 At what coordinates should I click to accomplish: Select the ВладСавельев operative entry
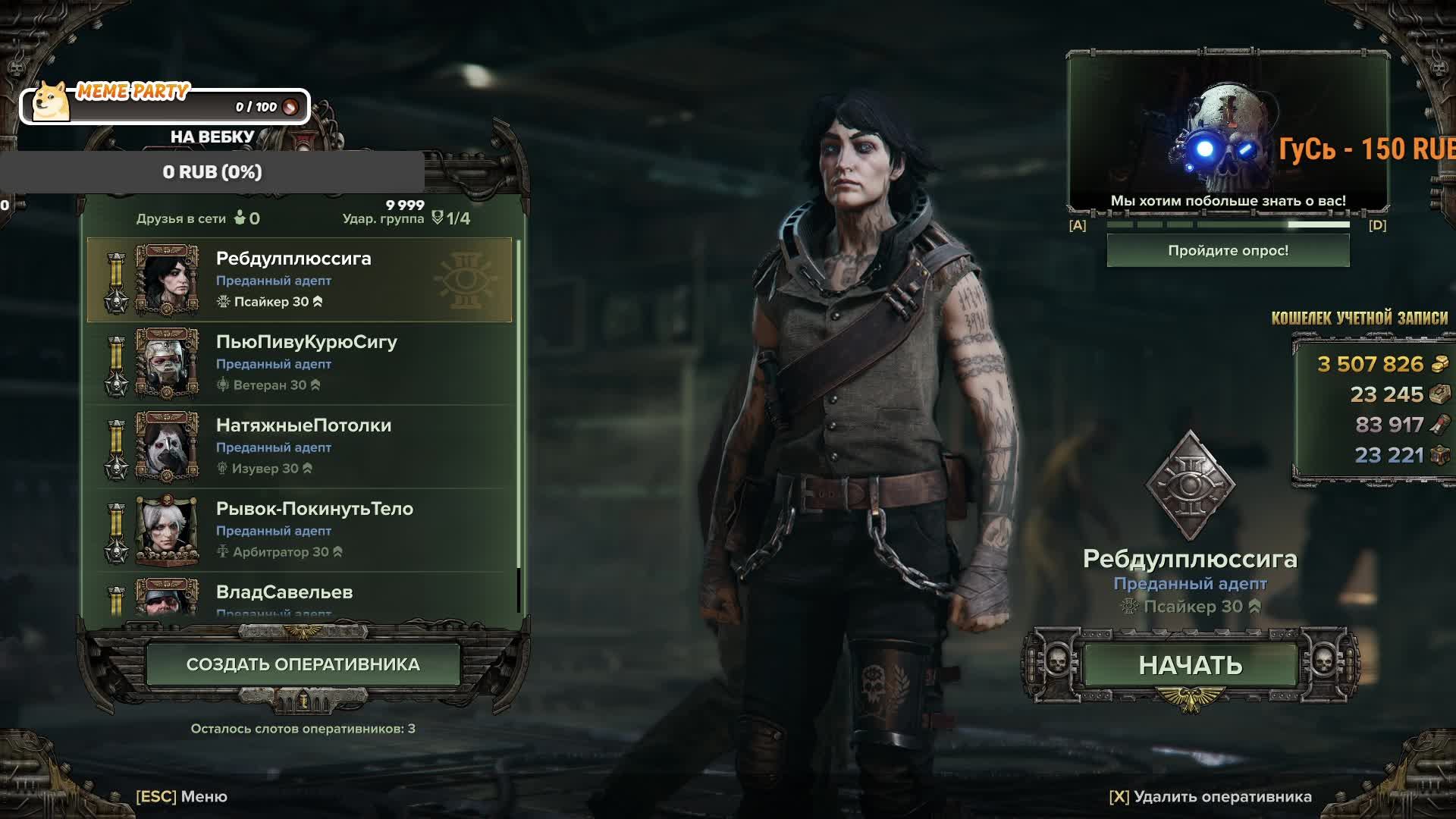tap(300, 597)
